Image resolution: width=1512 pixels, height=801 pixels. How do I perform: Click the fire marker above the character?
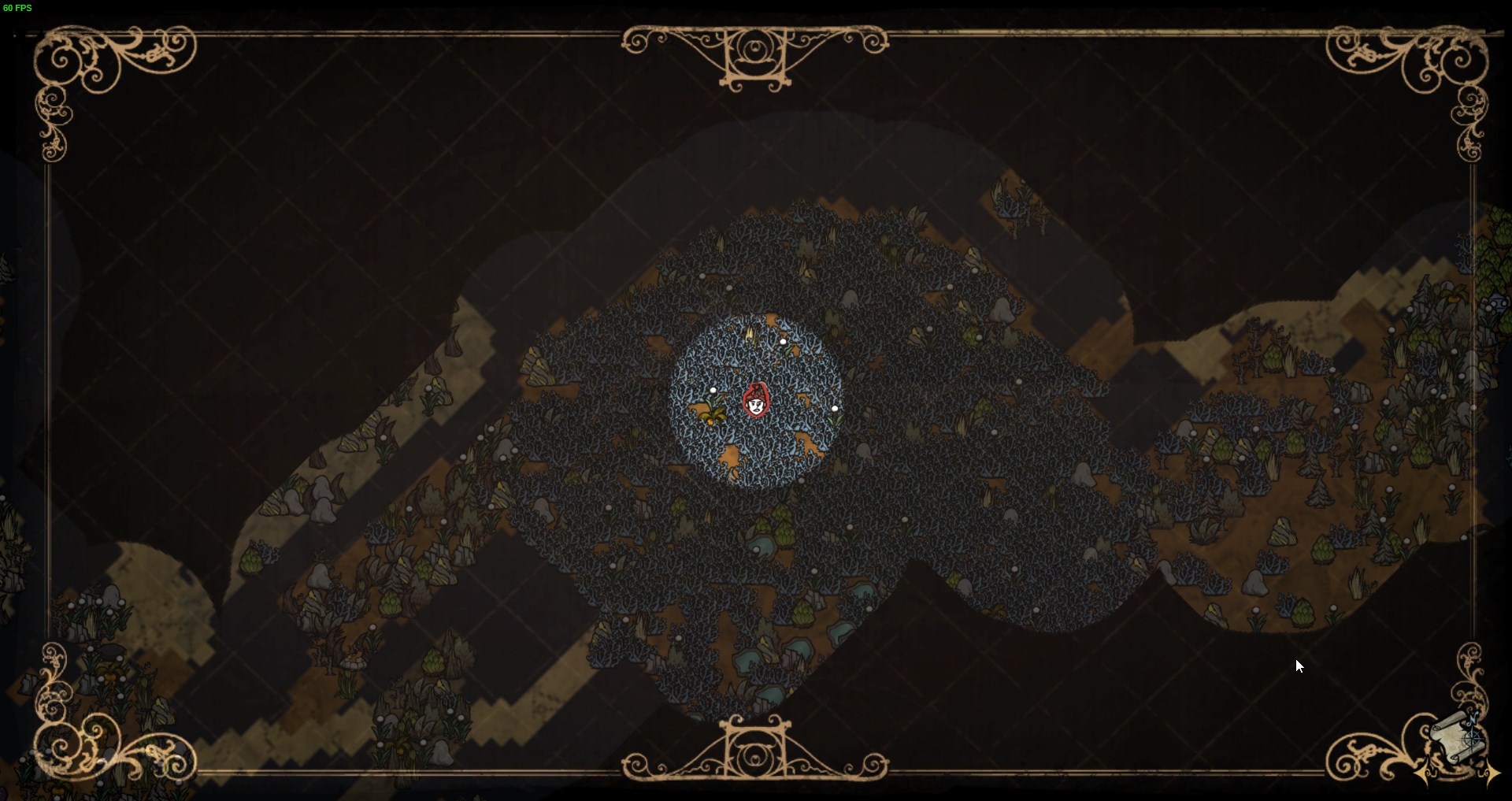click(x=750, y=334)
